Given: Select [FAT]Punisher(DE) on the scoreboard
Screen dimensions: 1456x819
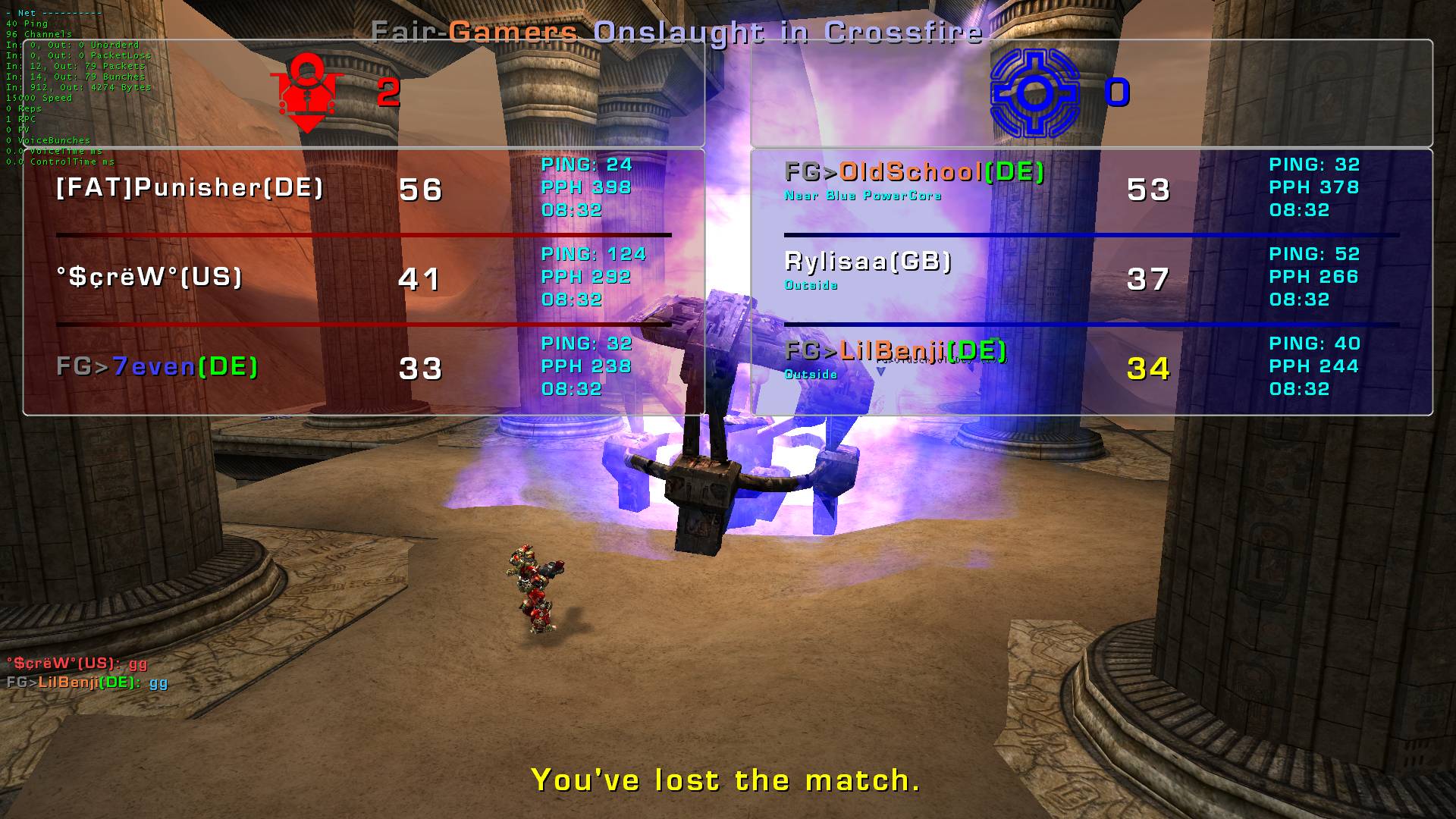Looking at the screenshot, I should point(190,188).
